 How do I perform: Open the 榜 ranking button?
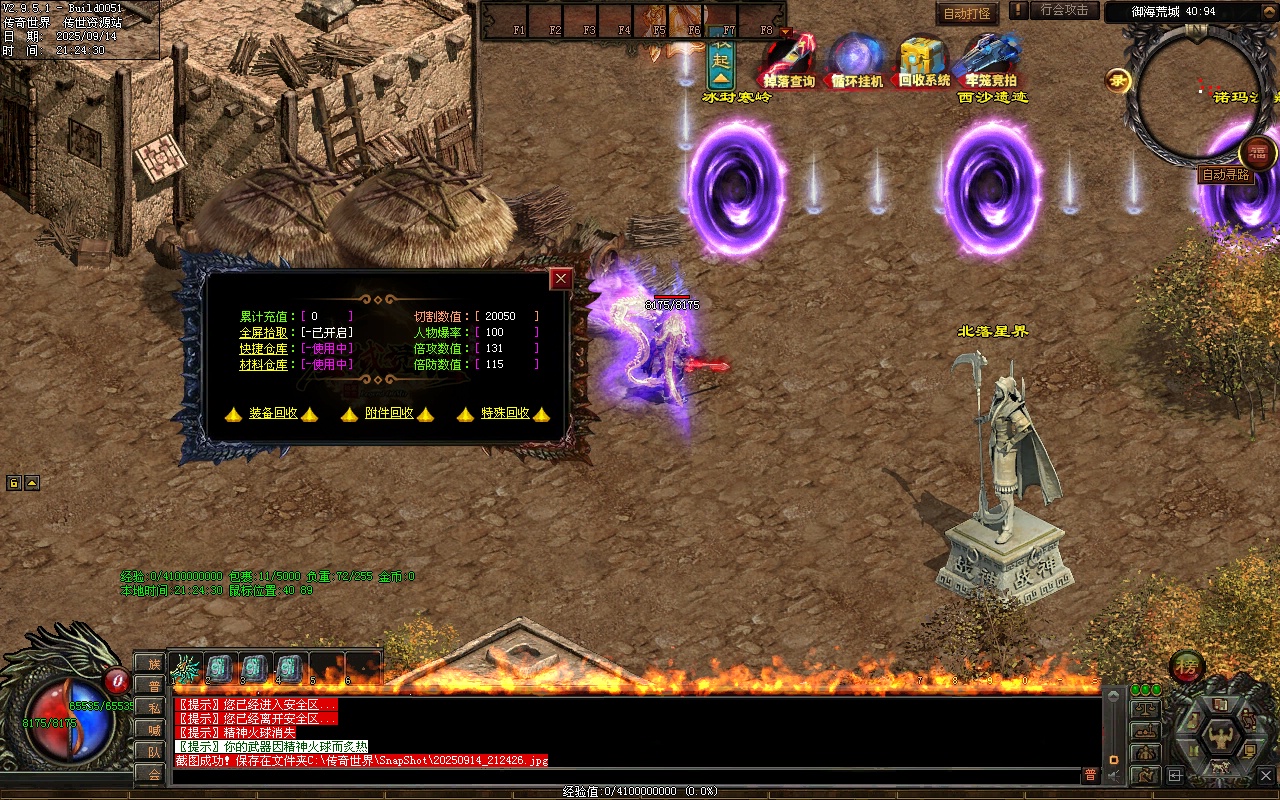coord(1187,665)
